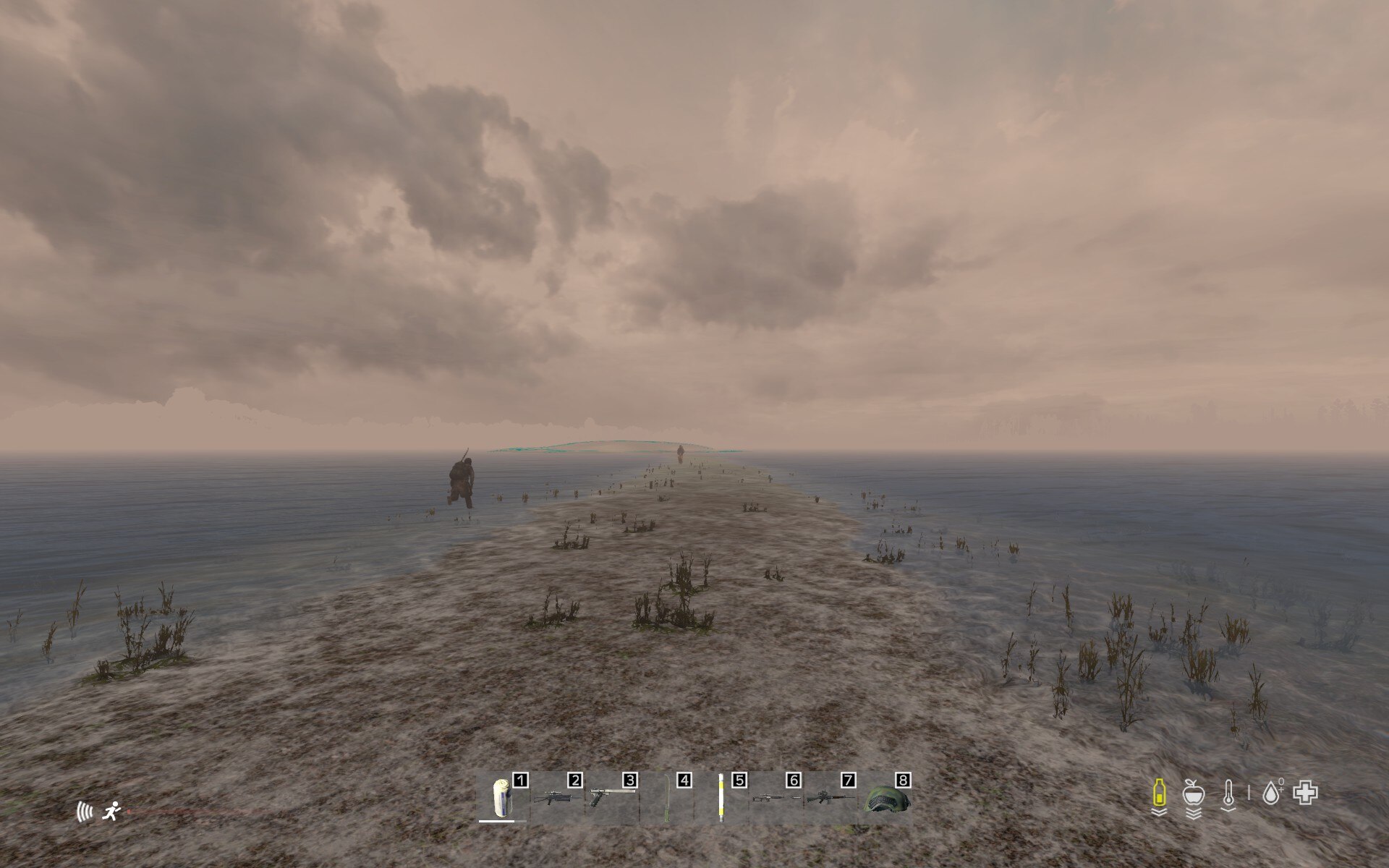Click the thermometer temperature icon

(1228, 794)
